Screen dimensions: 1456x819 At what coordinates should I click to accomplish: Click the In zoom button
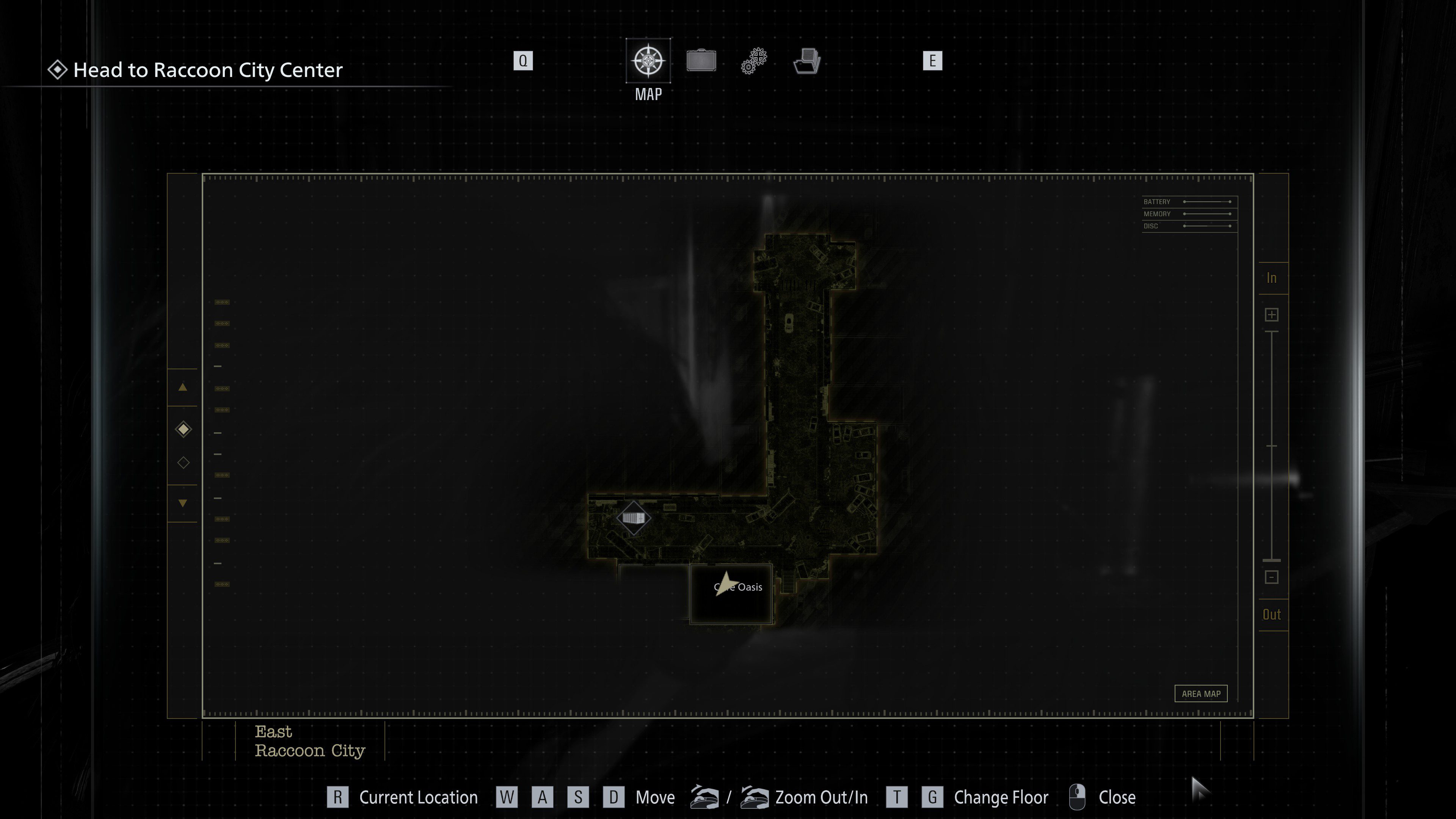click(x=1272, y=278)
